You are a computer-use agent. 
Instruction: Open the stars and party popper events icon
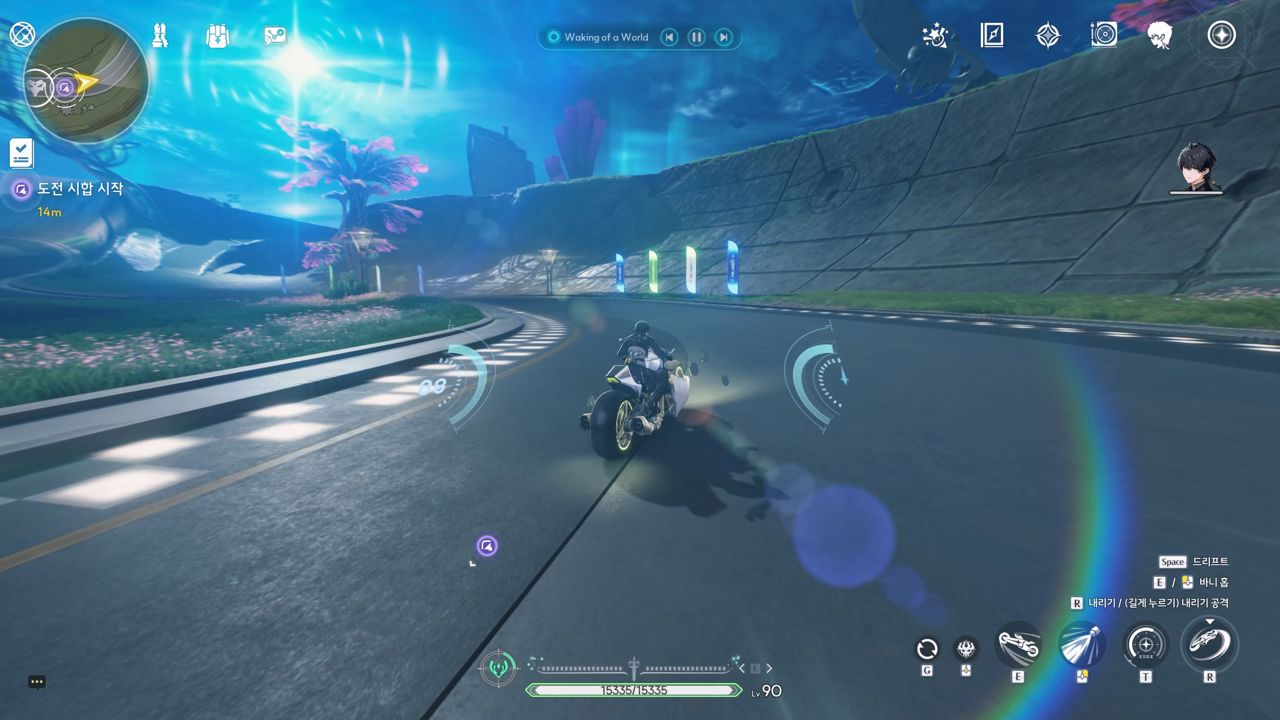[x=935, y=36]
